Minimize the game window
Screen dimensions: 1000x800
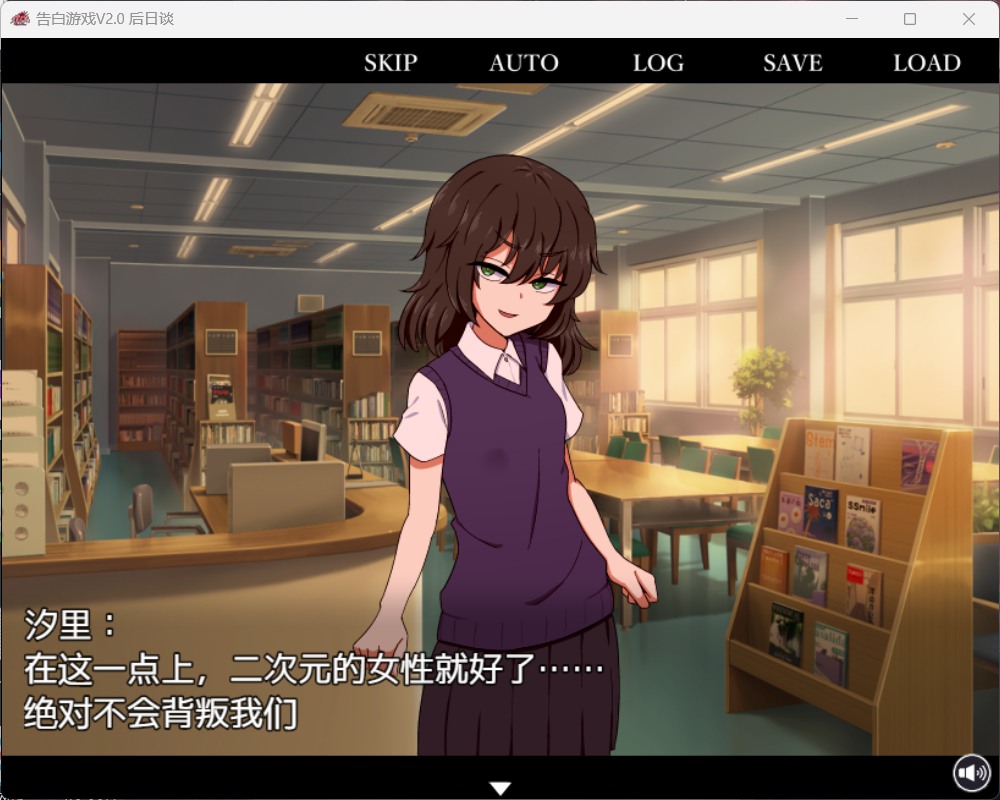click(852, 19)
